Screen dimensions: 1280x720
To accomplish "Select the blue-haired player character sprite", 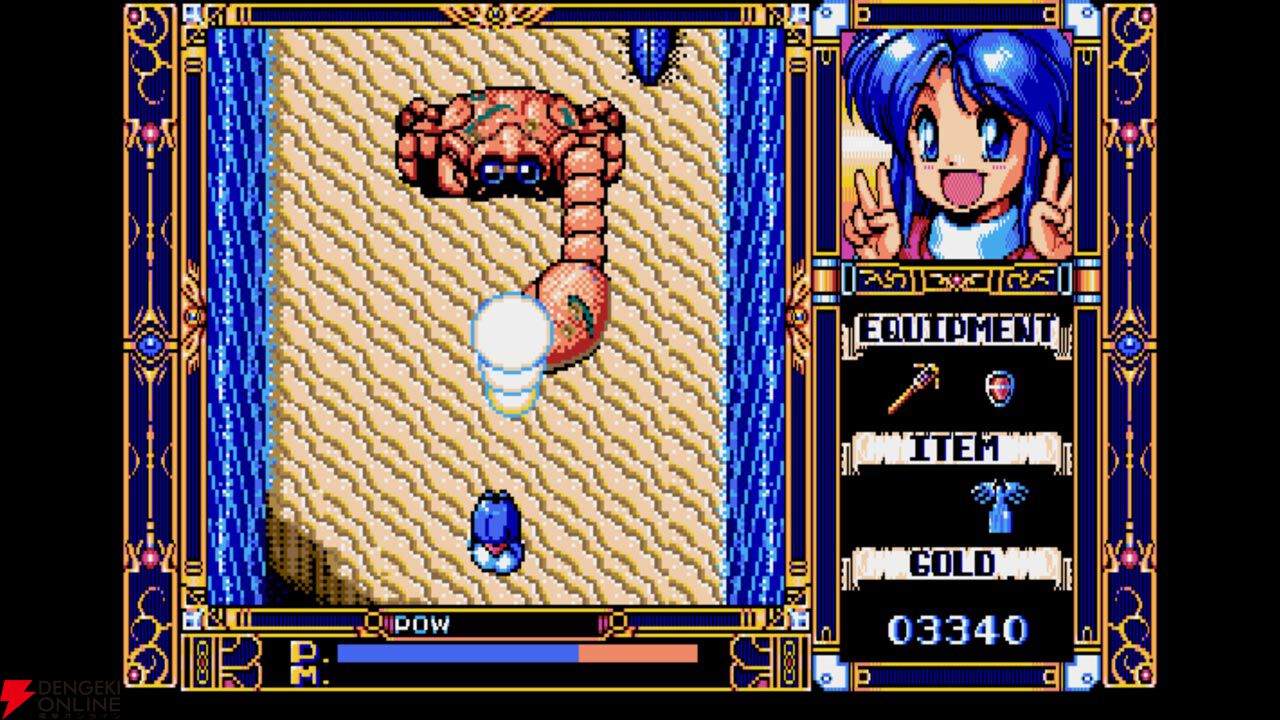I will 494,527.
